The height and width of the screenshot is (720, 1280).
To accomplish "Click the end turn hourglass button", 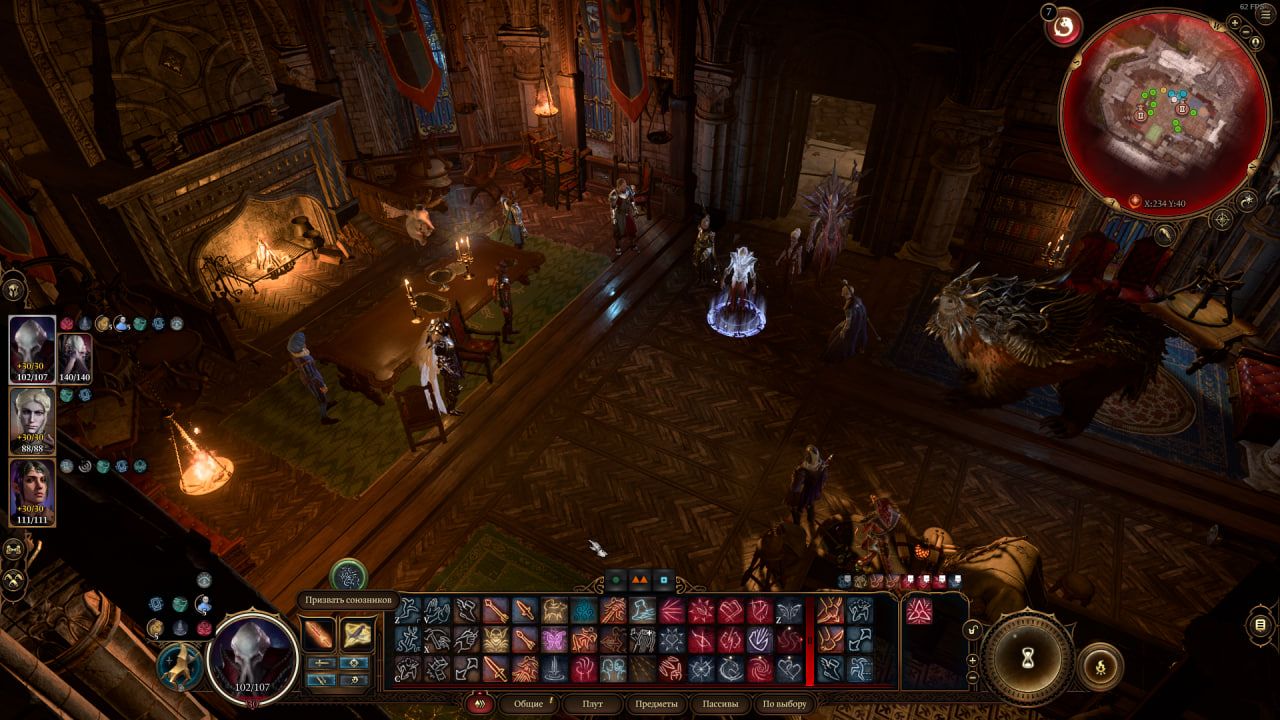I will (1026, 657).
